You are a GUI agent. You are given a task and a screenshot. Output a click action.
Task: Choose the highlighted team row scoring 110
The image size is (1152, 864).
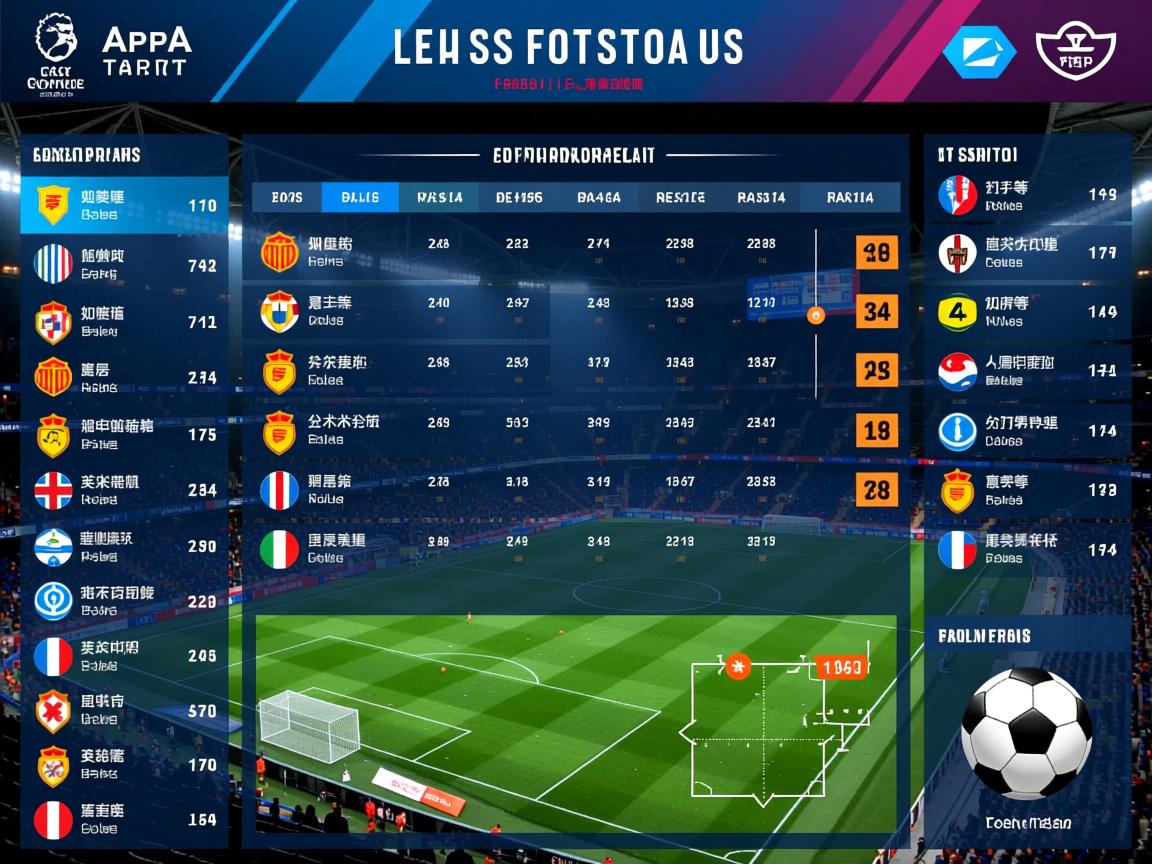[x=125, y=205]
